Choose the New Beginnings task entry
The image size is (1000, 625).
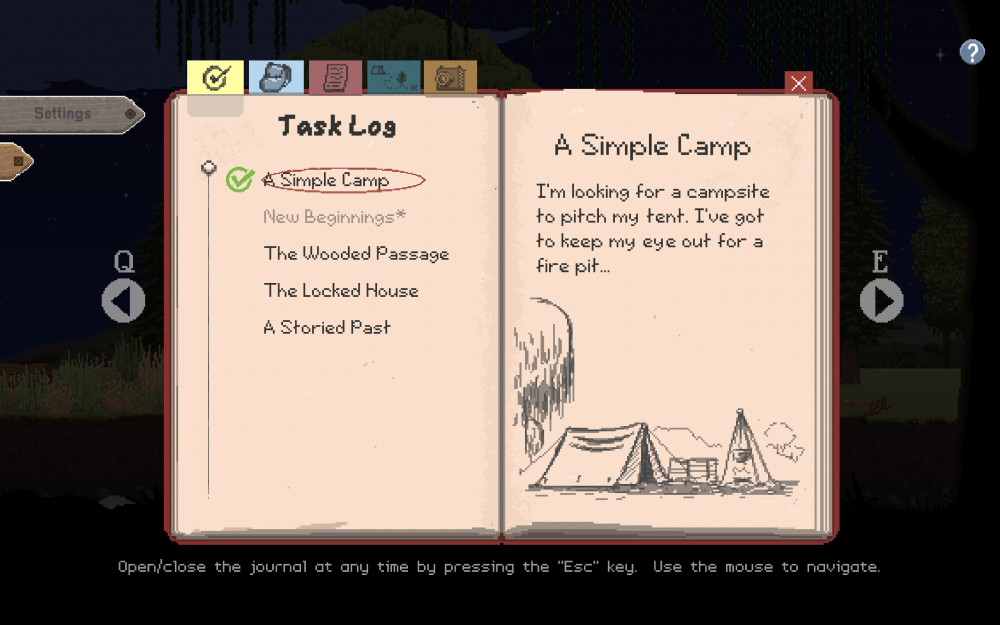pos(334,217)
